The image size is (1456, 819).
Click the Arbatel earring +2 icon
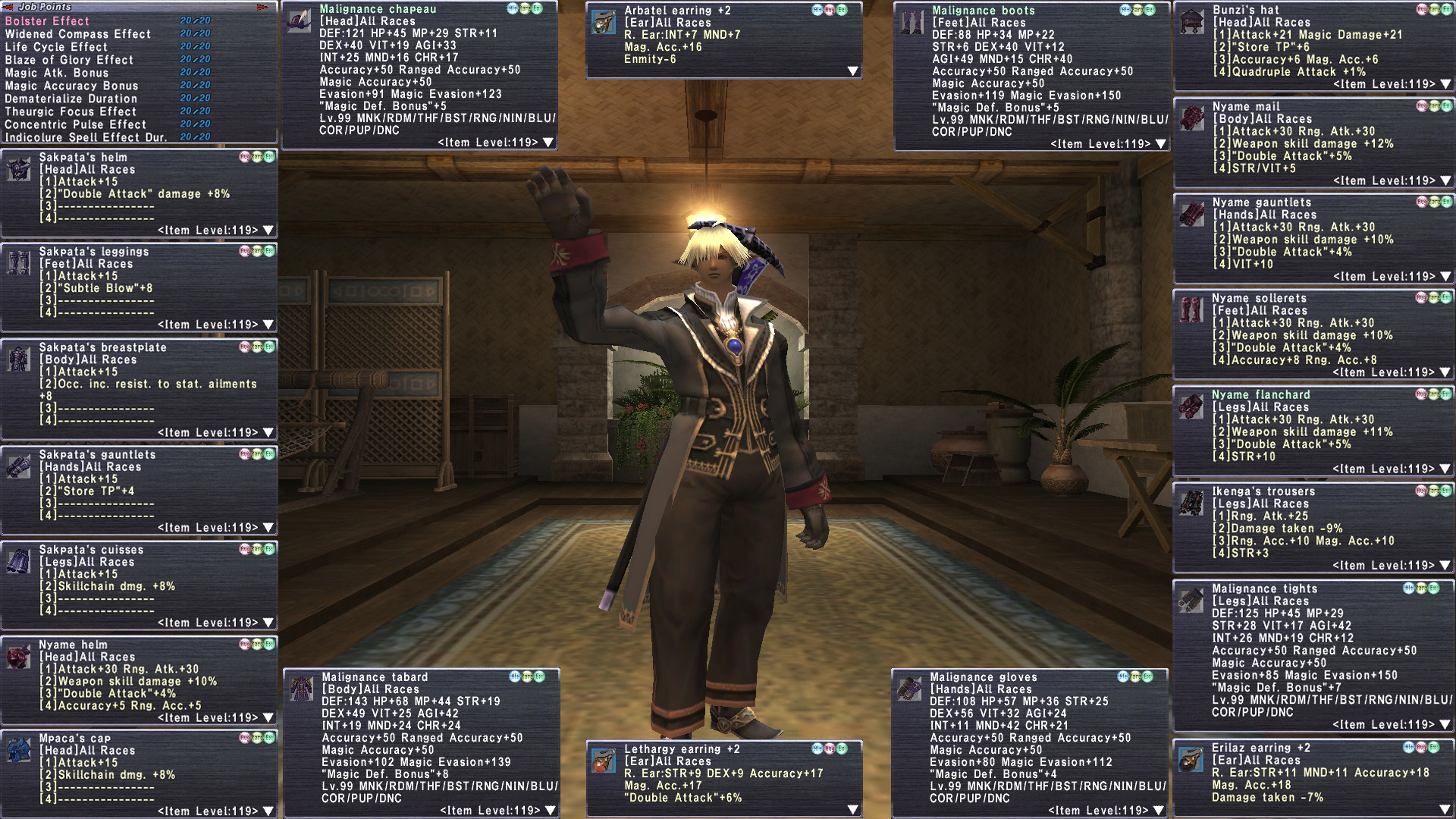(x=604, y=22)
